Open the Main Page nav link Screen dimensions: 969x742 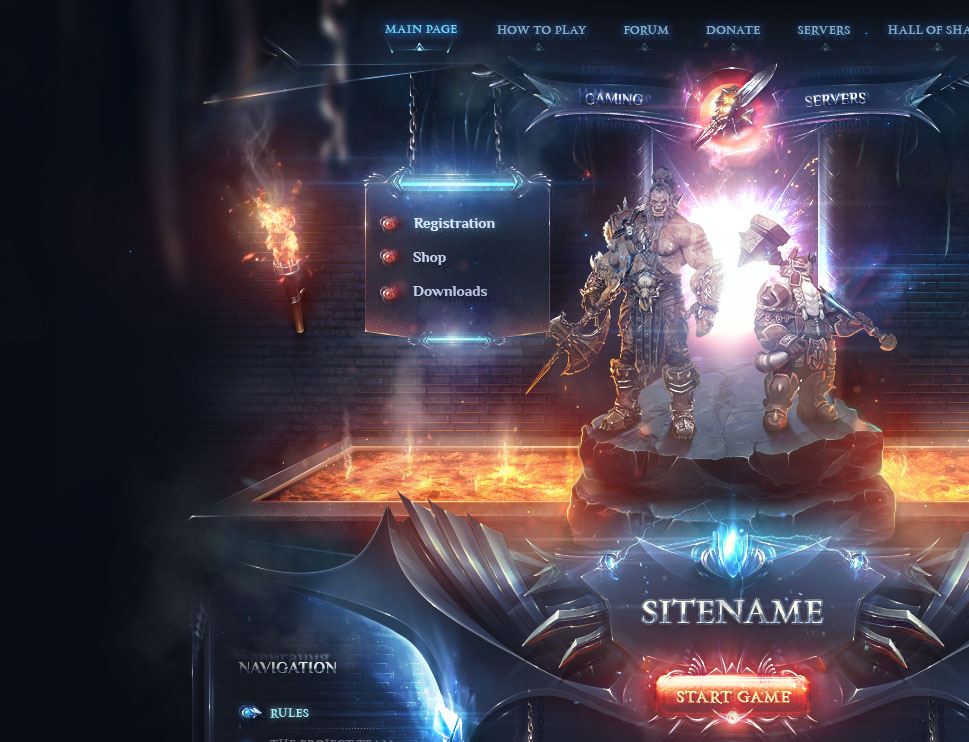click(x=421, y=30)
